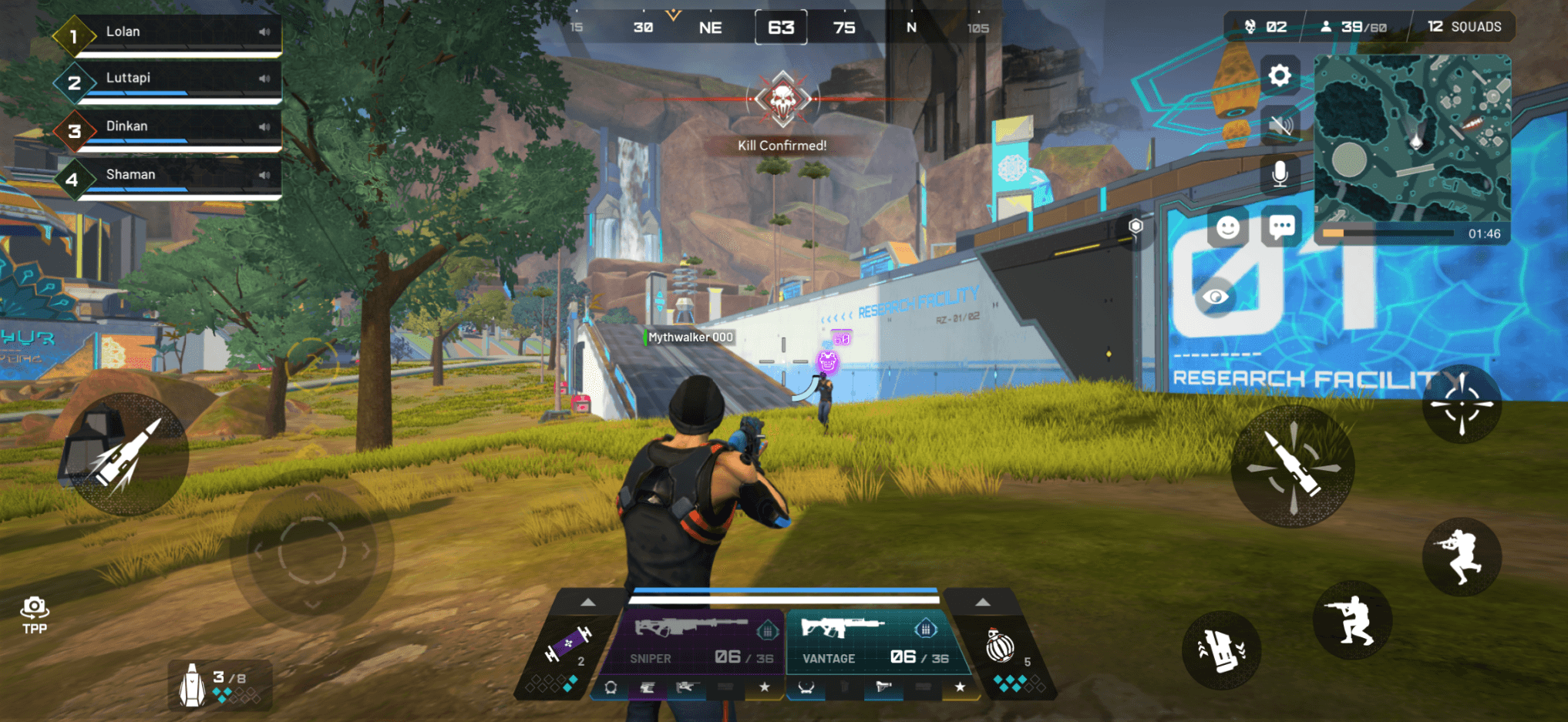The height and width of the screenshot is (722, 1568).
Task: Select the Sniper weapon slot
Action: (694, 641)
